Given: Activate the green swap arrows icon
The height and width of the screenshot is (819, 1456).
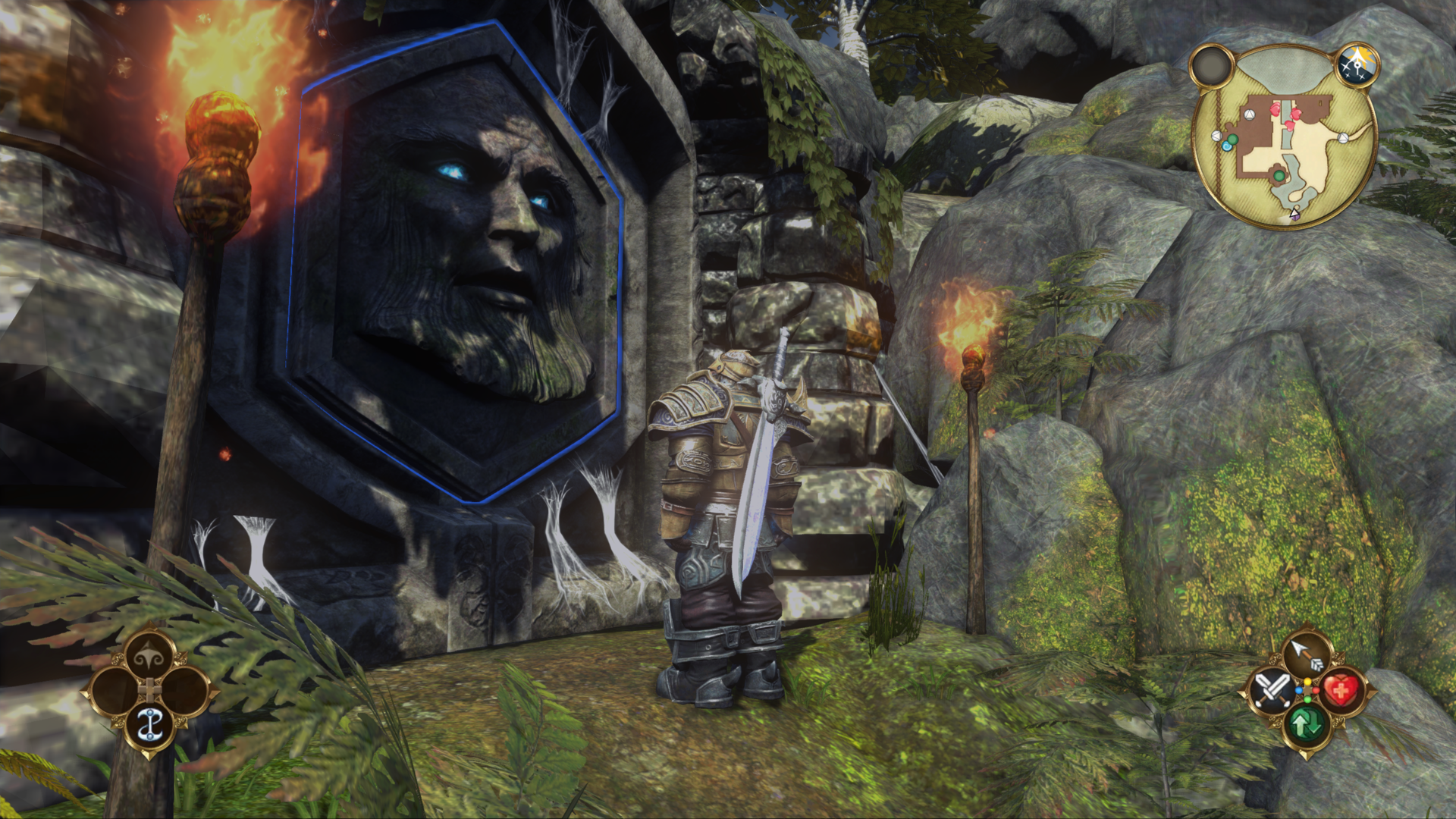Looking at the screenshot, I should pyautogui.click(x=1306, y=726).
